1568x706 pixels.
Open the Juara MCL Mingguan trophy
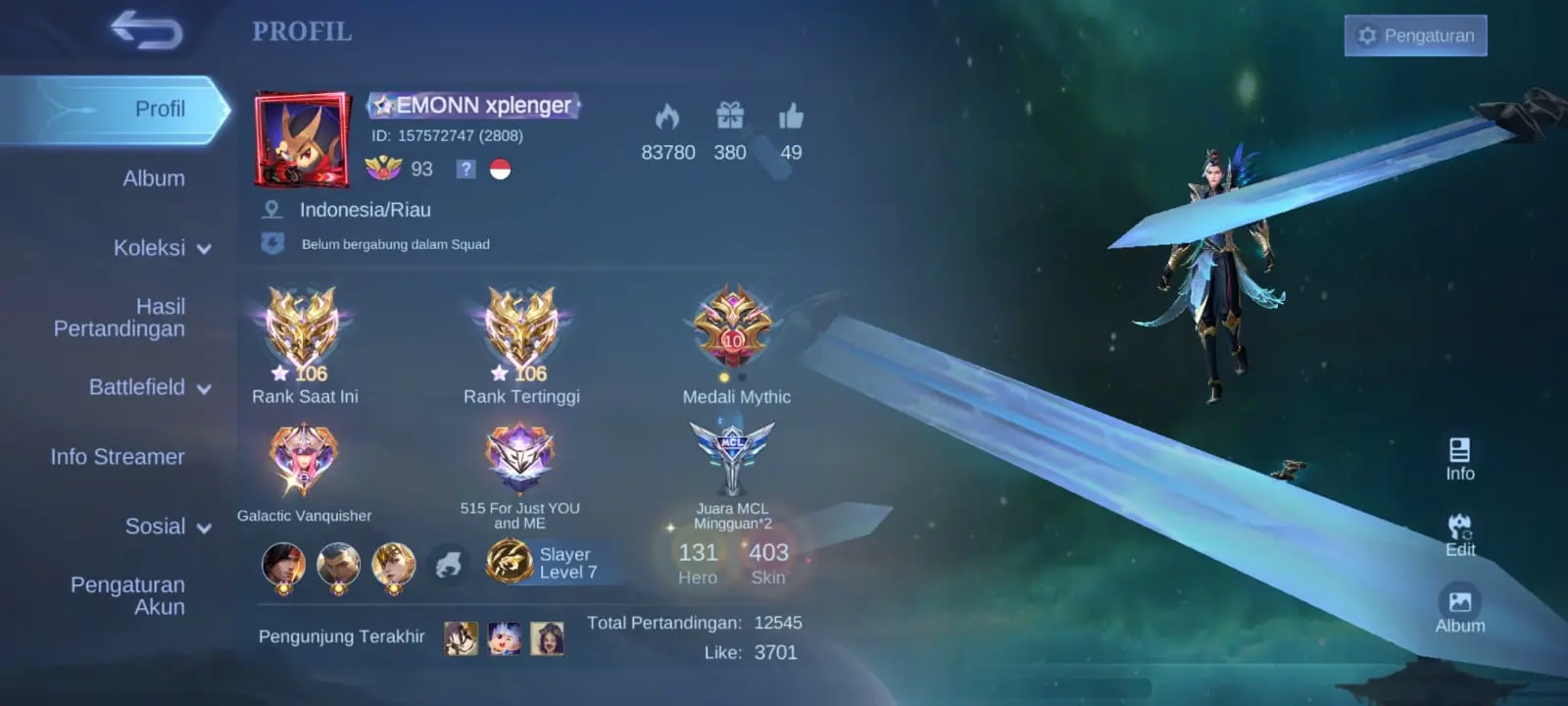coord(732,458)
